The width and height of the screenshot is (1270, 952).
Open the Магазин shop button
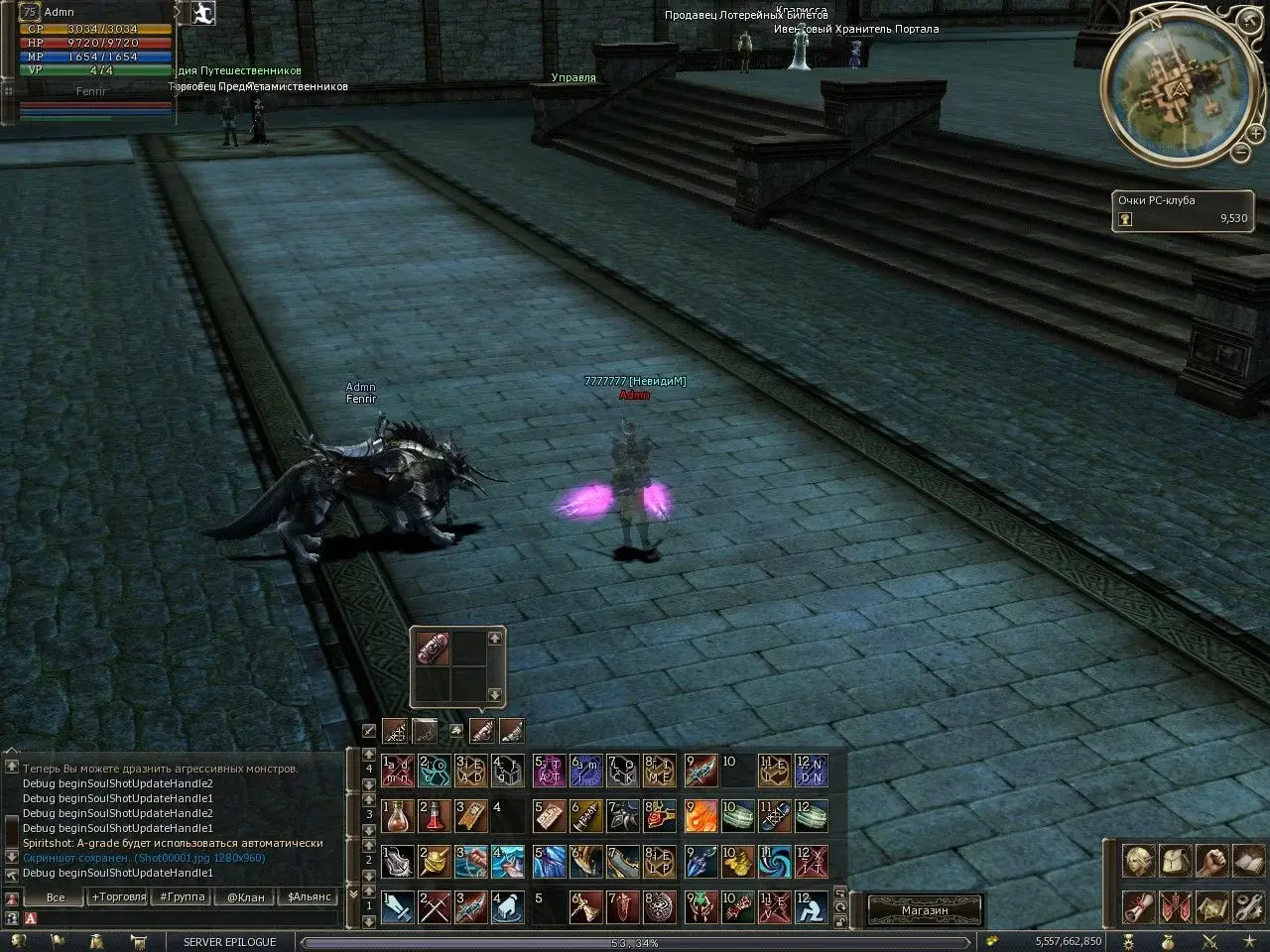925,909
